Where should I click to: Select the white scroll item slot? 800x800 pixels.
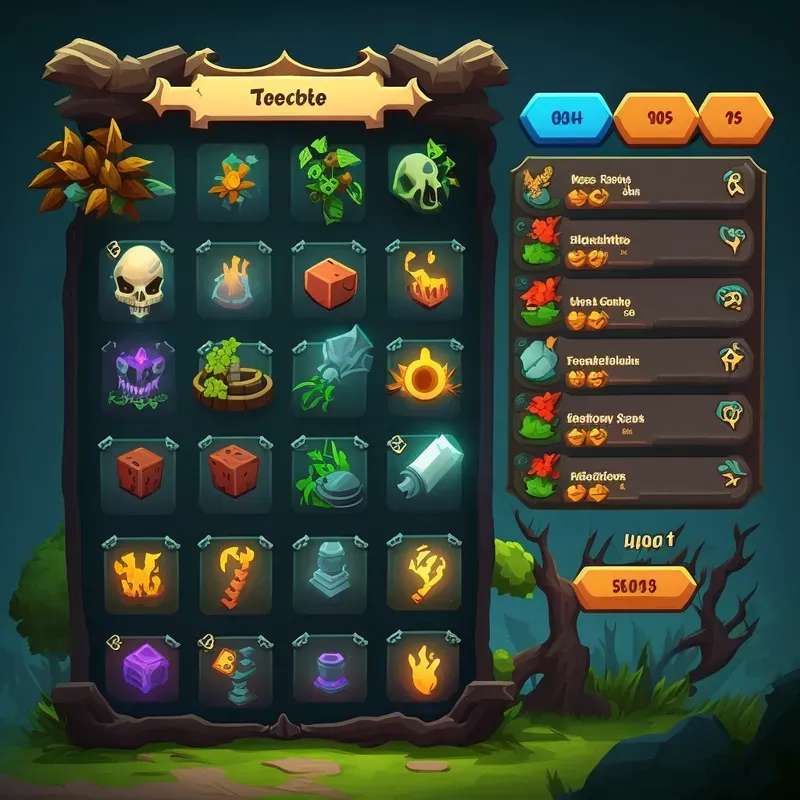[x=424, y=466]
